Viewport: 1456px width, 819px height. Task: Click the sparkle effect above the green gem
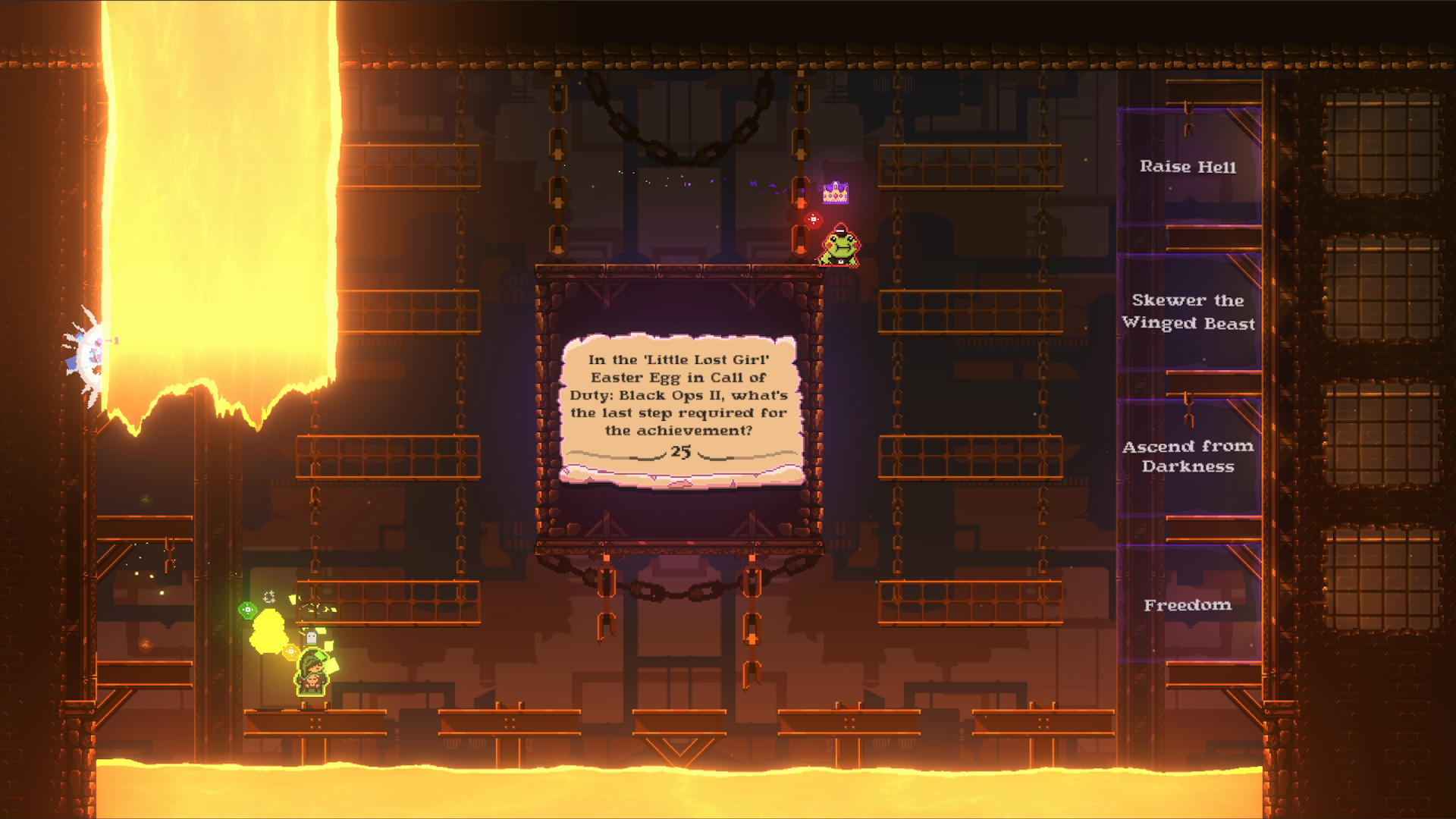269,598
